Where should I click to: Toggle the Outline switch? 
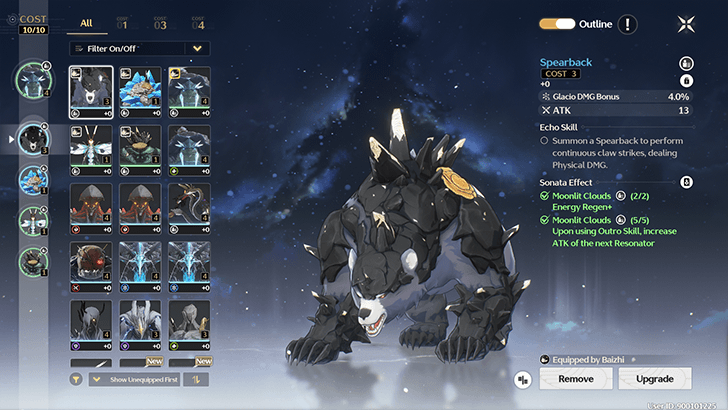pos(557,23)
